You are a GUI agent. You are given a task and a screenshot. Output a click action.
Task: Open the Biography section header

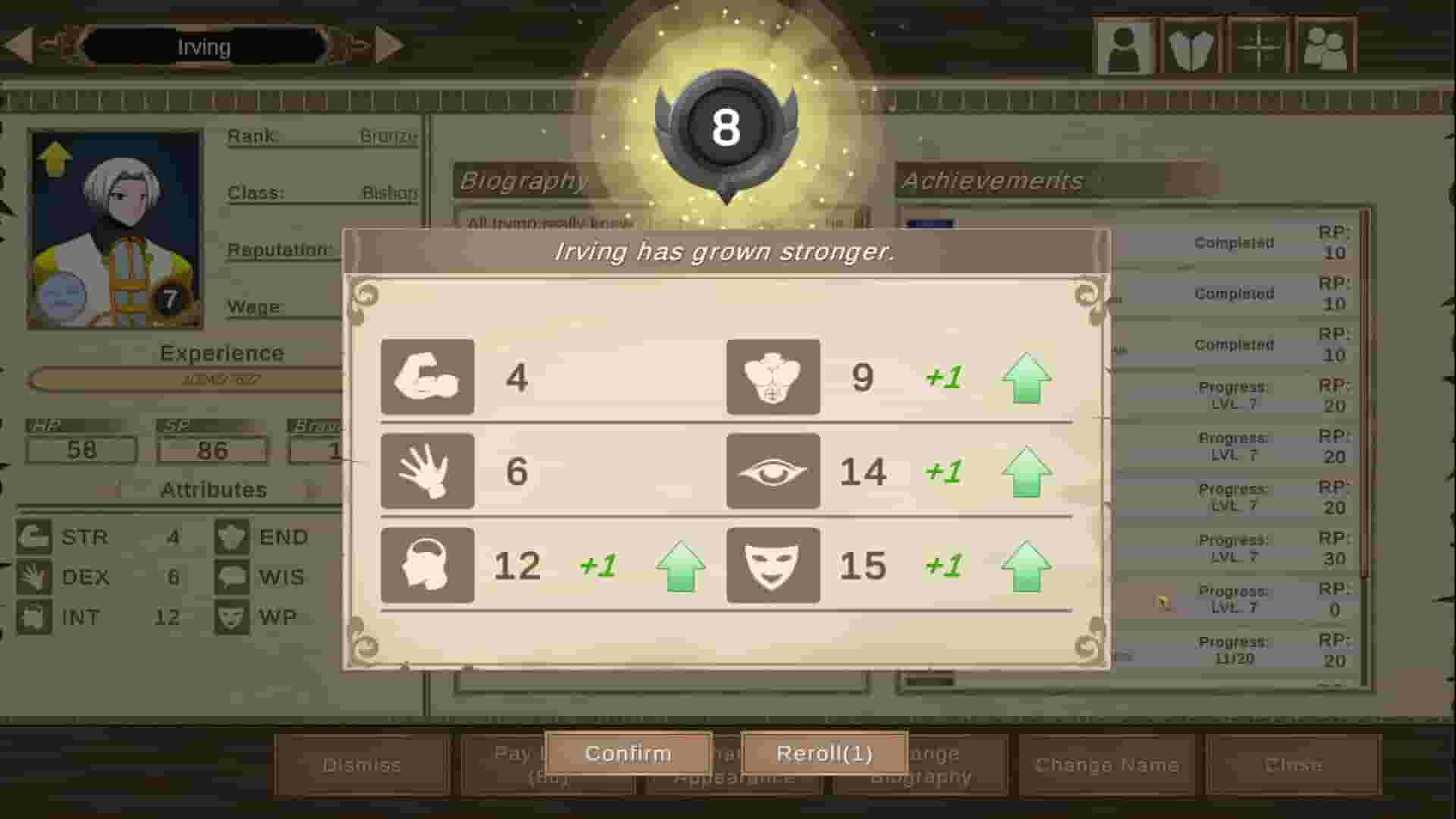[525, 180]
